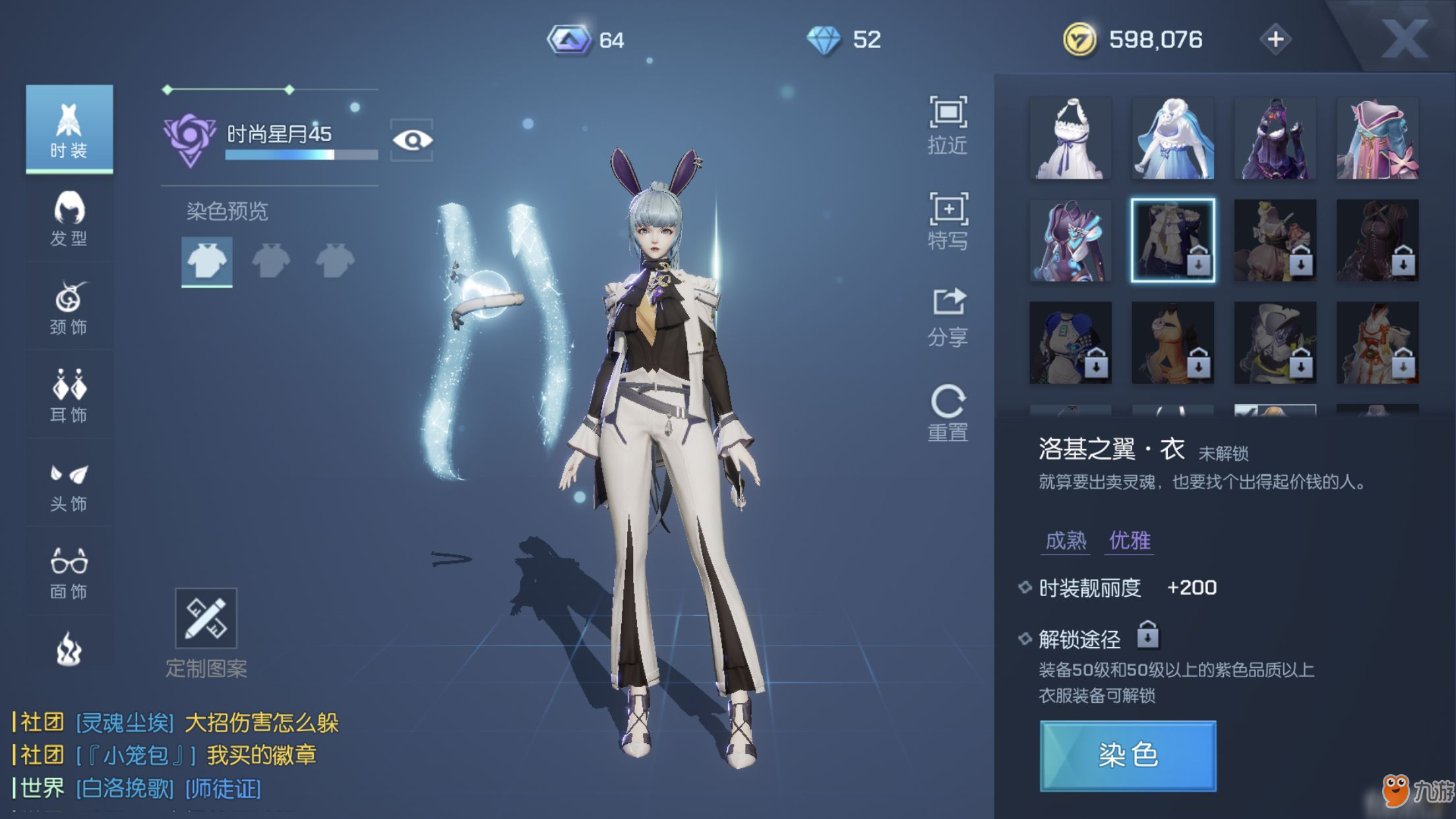The width and height of the screenshot is (1456, 819).
Task: Reset the outfit with 重置
Action: 948,413
